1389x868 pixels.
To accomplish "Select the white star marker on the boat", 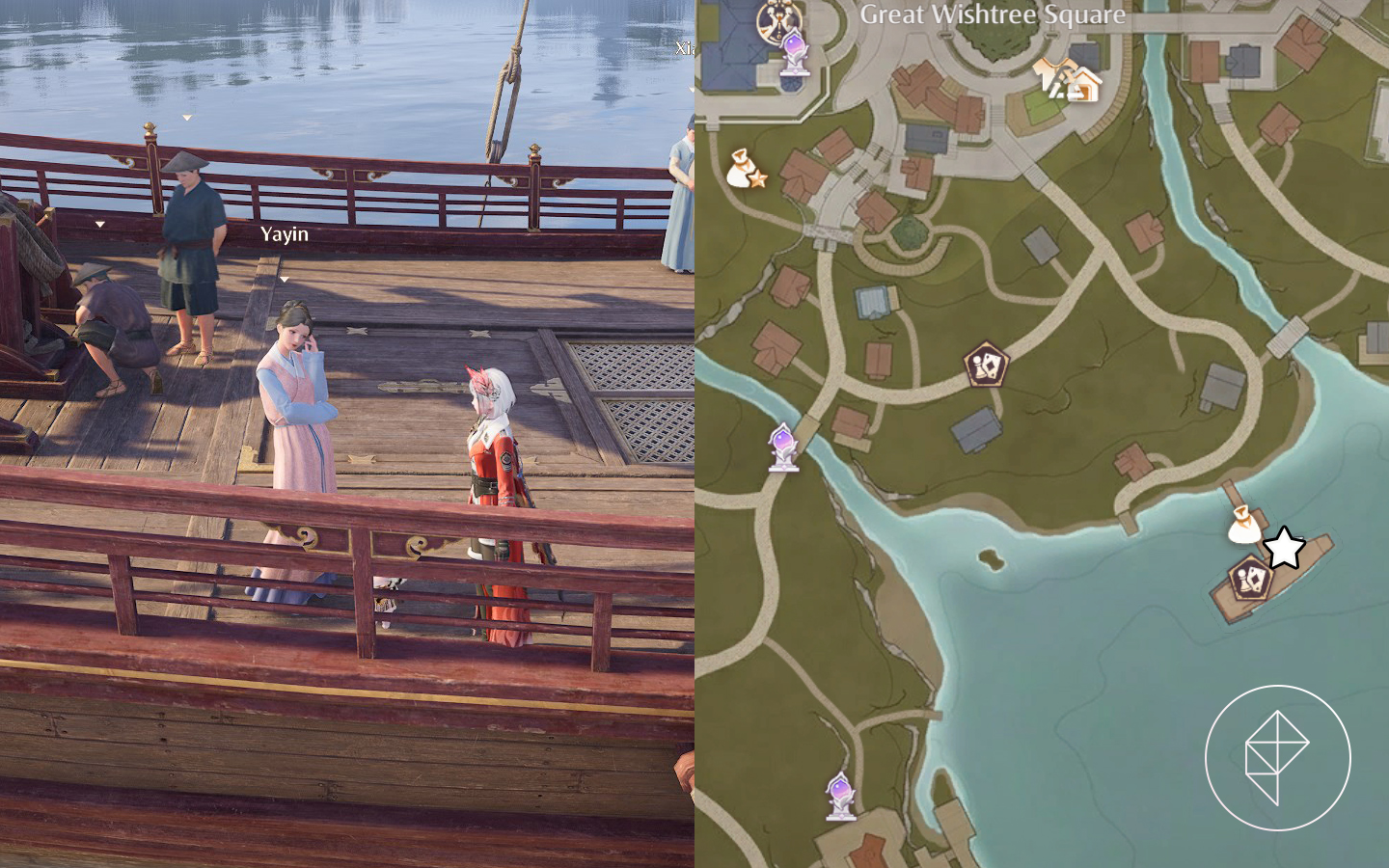I will click(1284, 548).
